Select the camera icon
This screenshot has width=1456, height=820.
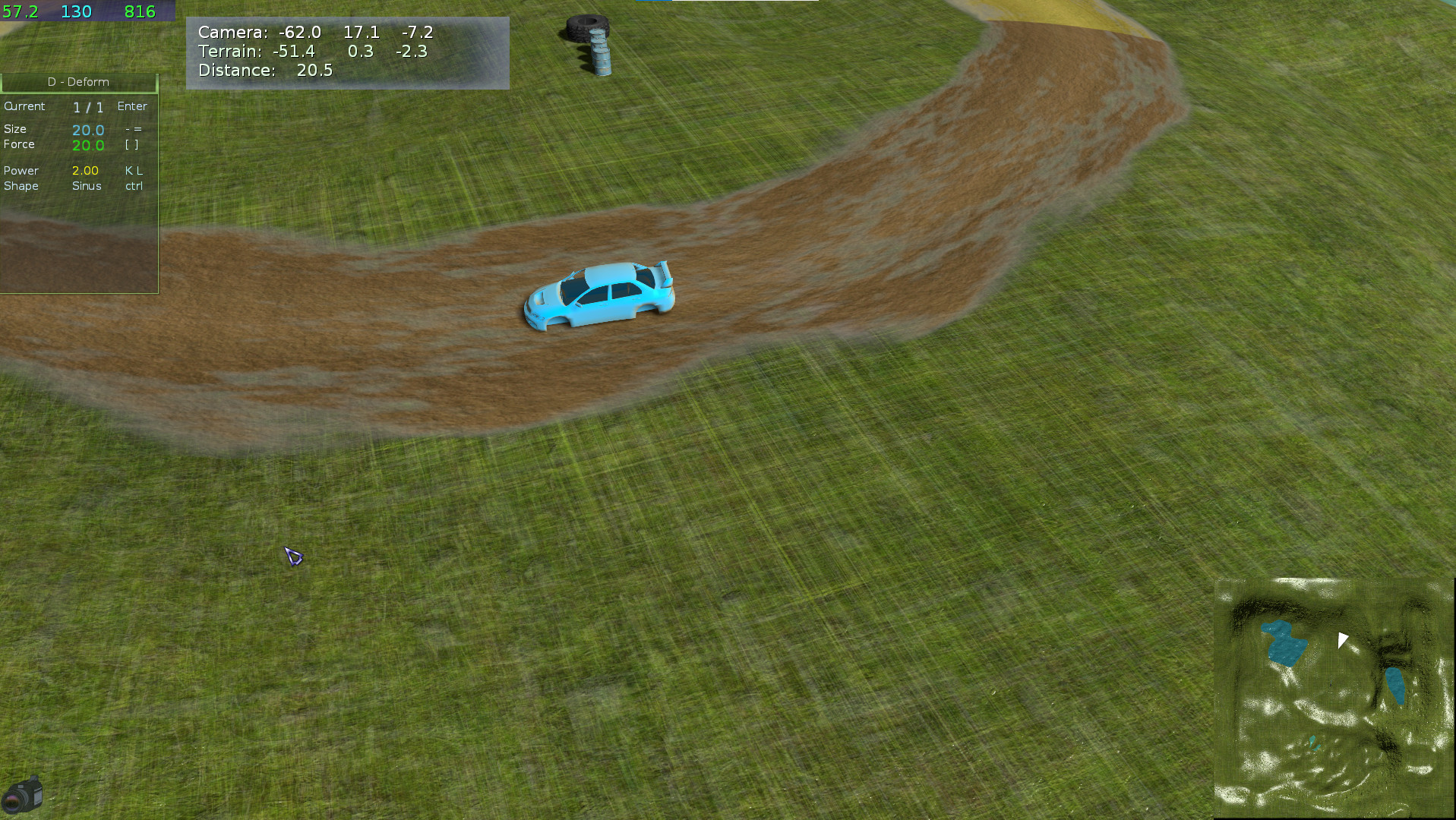pos(22,794)
